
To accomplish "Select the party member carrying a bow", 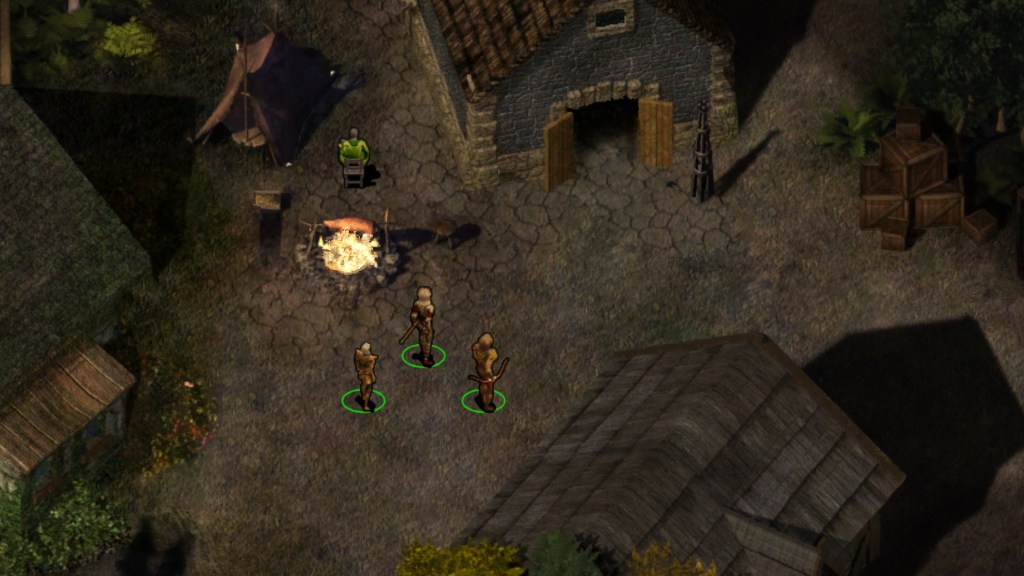I will pyautogui.click(x=486, y=372).
